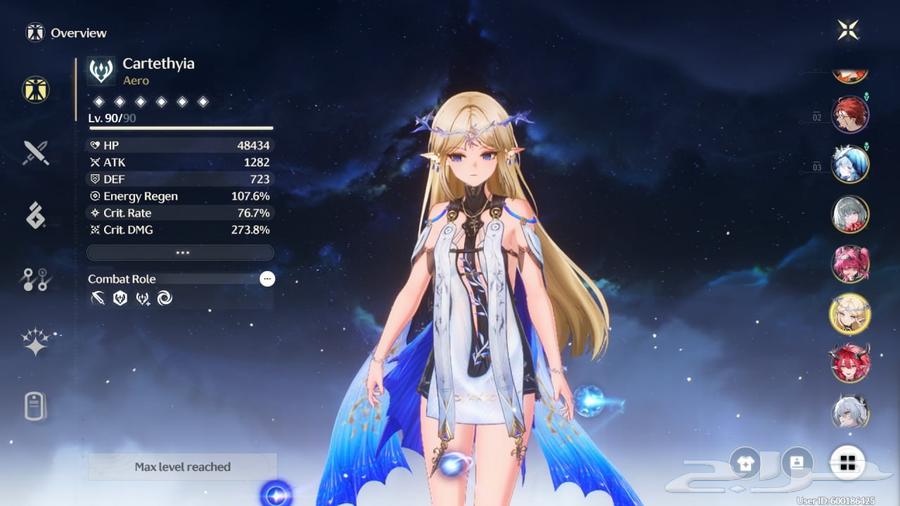Open the Resonance Chain sparkle tab
Image resolution: width=900 pixels, height=506 pixels.
[36, 342]
